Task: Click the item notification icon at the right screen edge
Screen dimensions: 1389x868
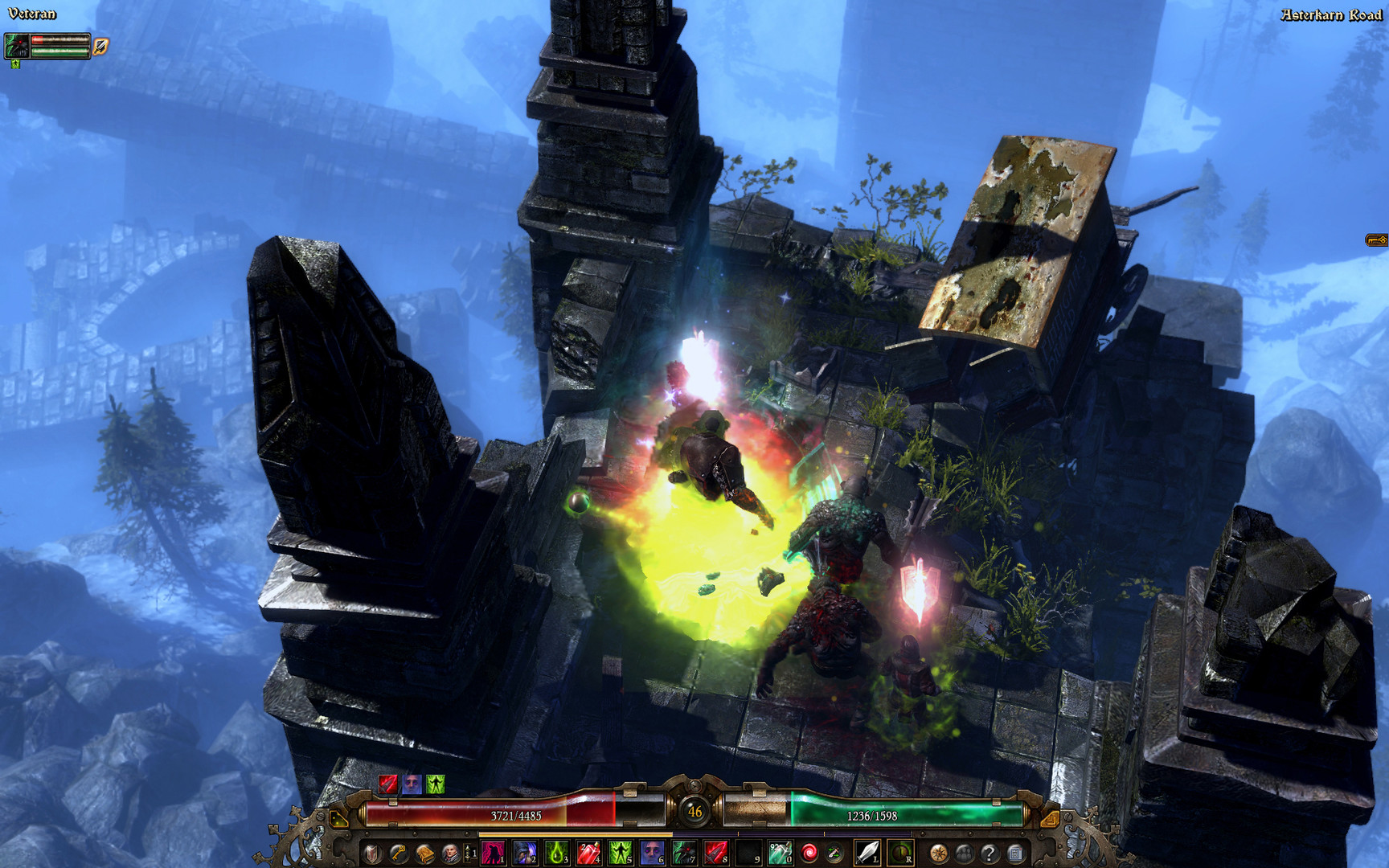Action: [x=1375, y=240]
